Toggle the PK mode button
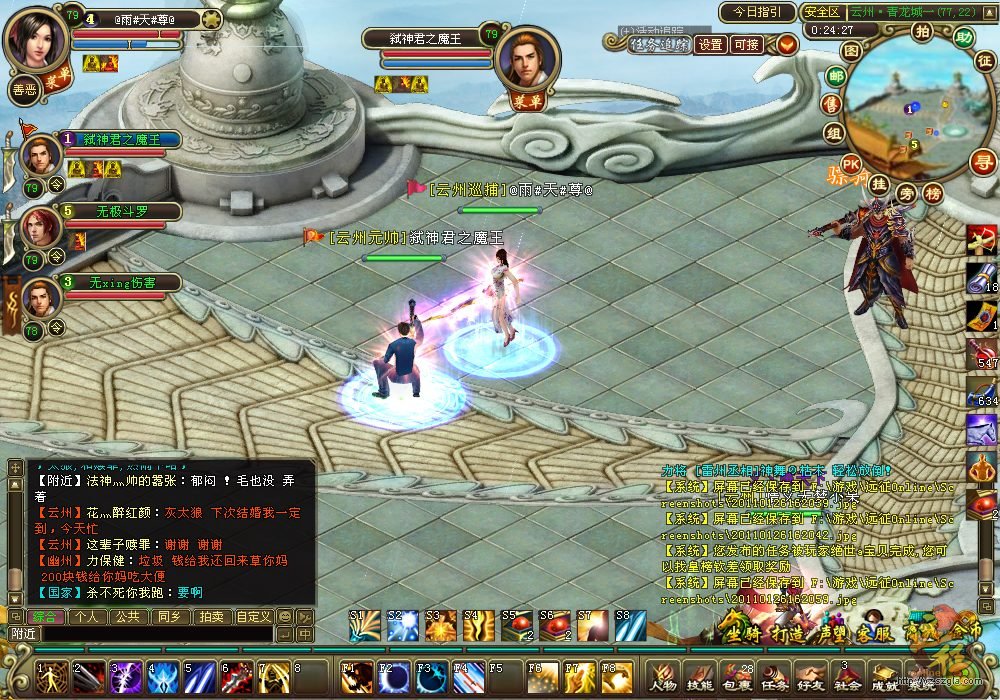 point(851,164)
